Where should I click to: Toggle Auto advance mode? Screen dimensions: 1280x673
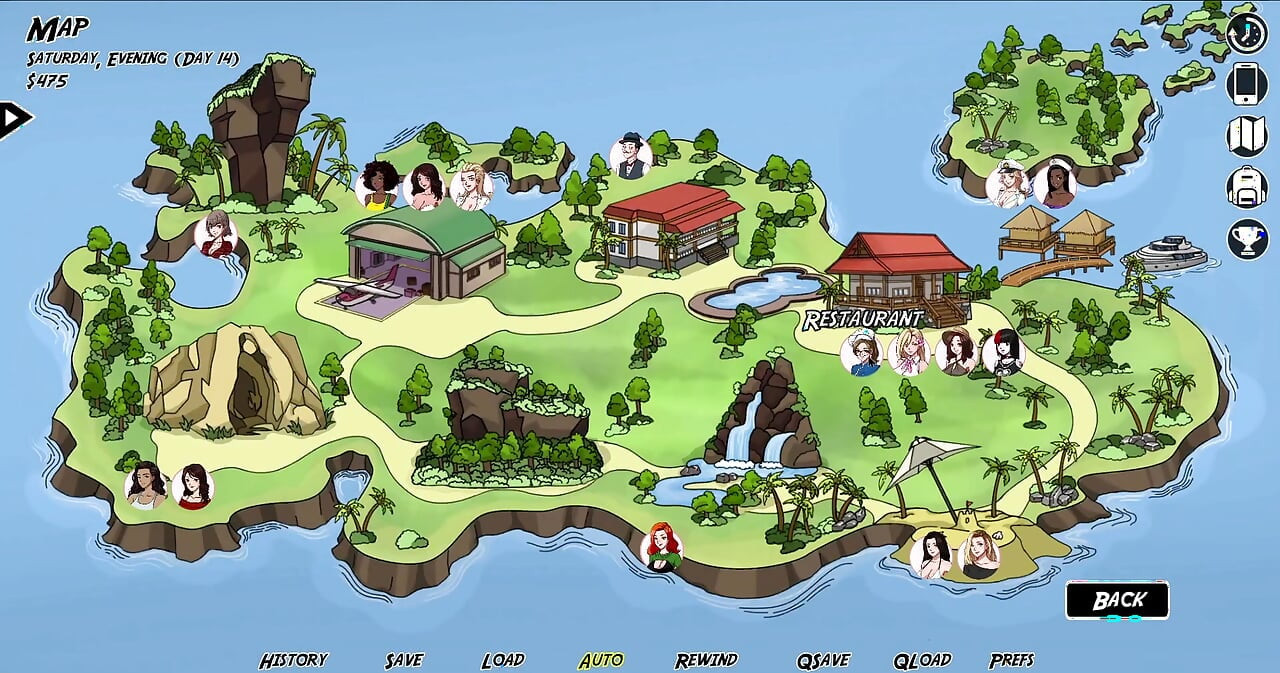[601, 660]
